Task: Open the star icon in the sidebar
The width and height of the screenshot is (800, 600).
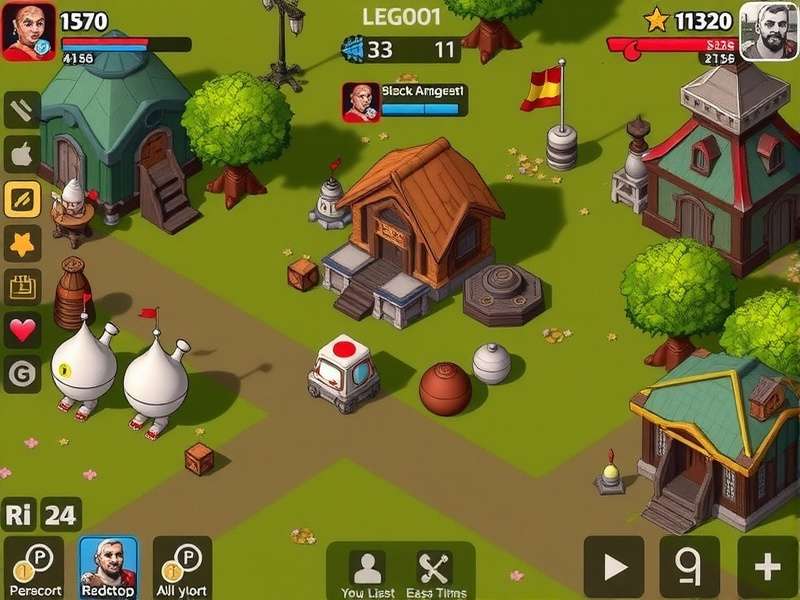Action: click(x=22, y=243)
